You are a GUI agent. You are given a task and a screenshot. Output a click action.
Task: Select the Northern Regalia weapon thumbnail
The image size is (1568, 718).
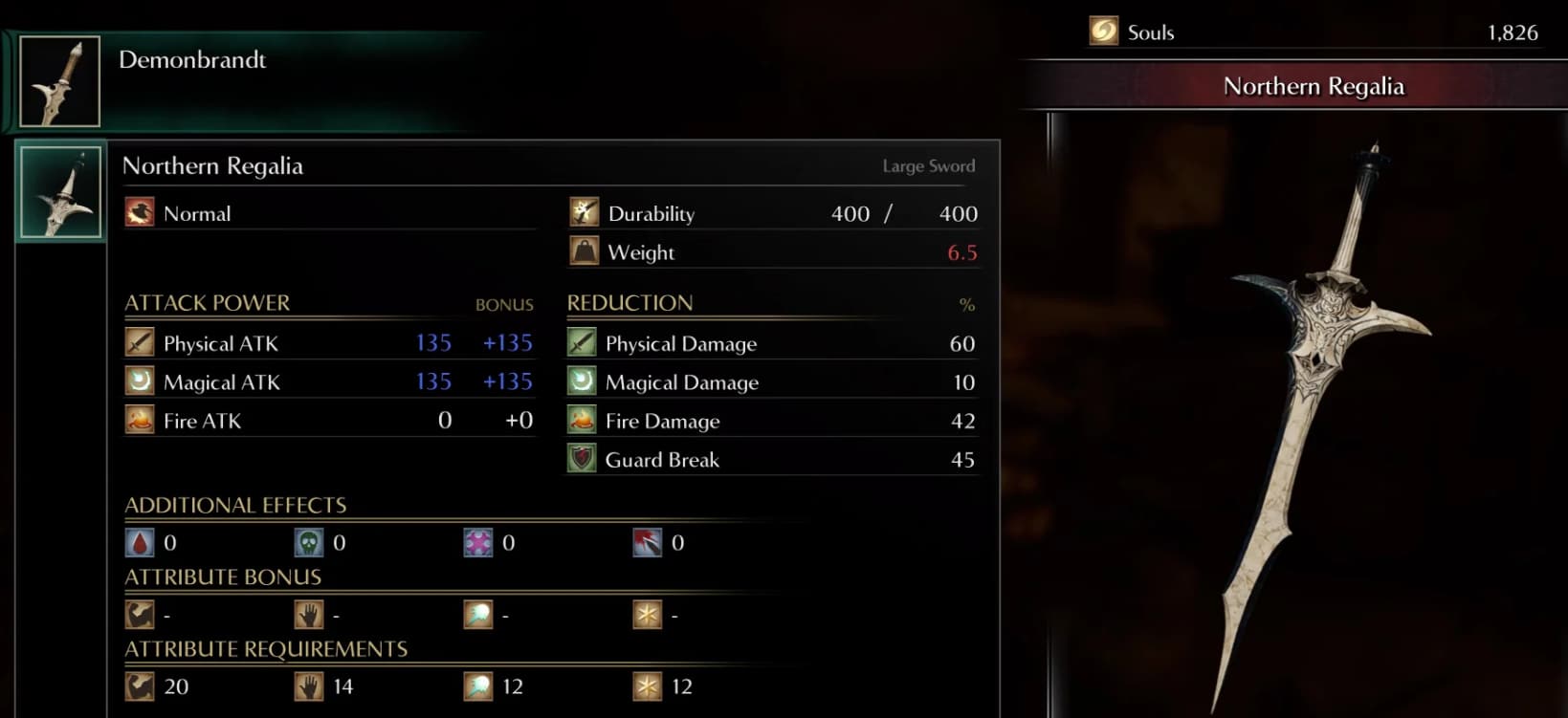pos(59,191)
